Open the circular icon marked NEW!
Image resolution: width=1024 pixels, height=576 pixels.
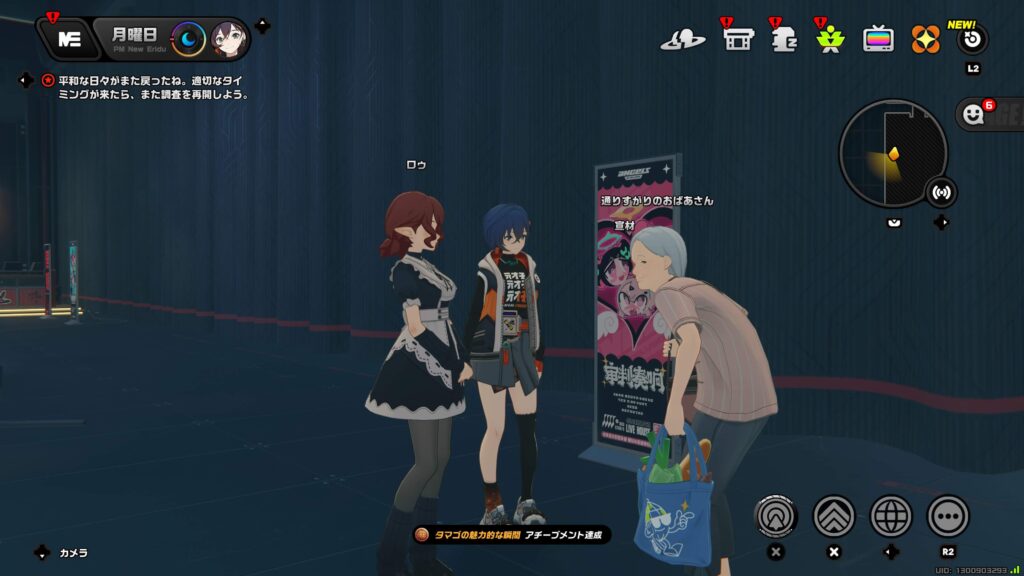[972, 40]
